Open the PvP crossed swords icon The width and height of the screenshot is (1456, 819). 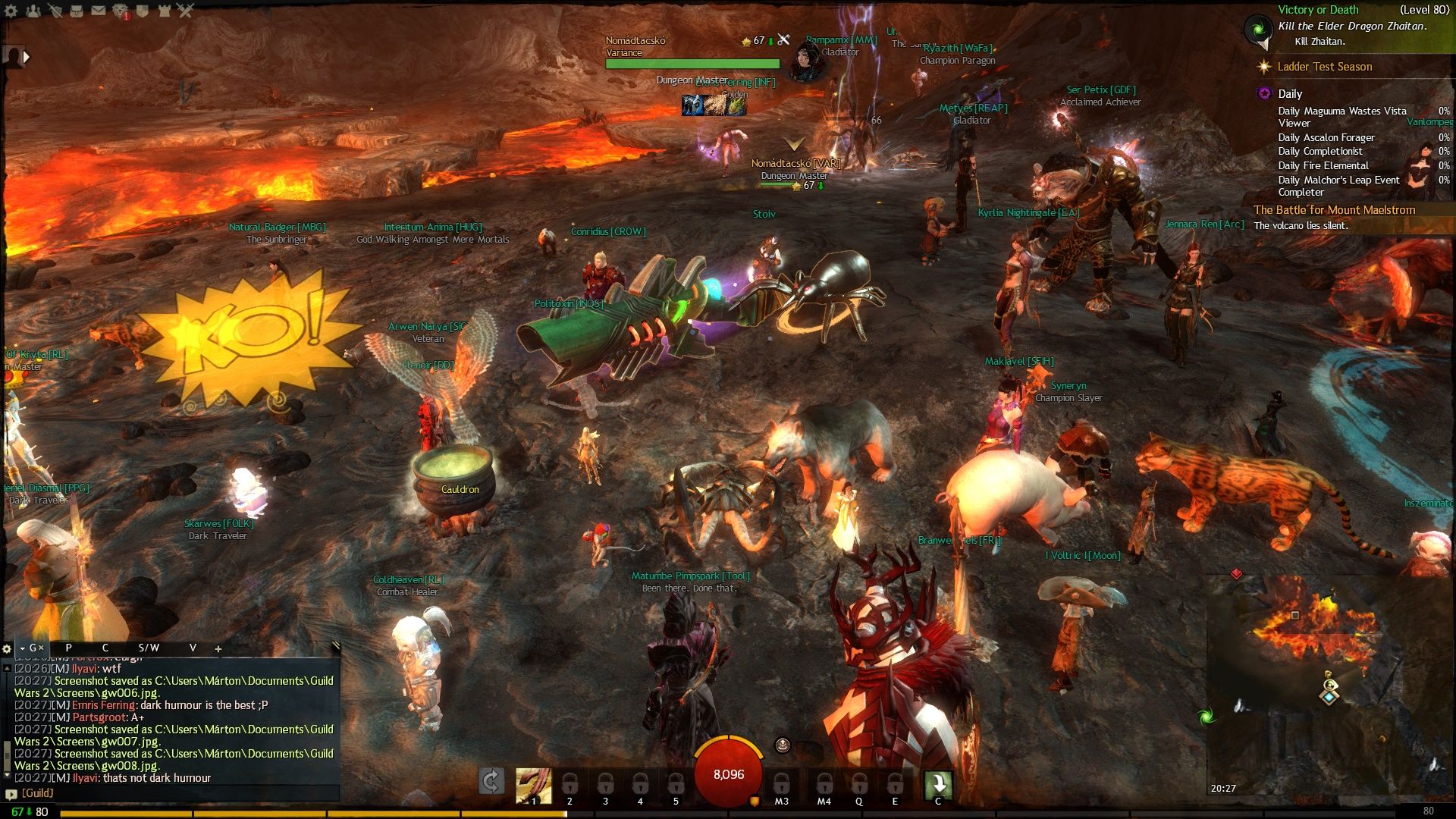186,11
